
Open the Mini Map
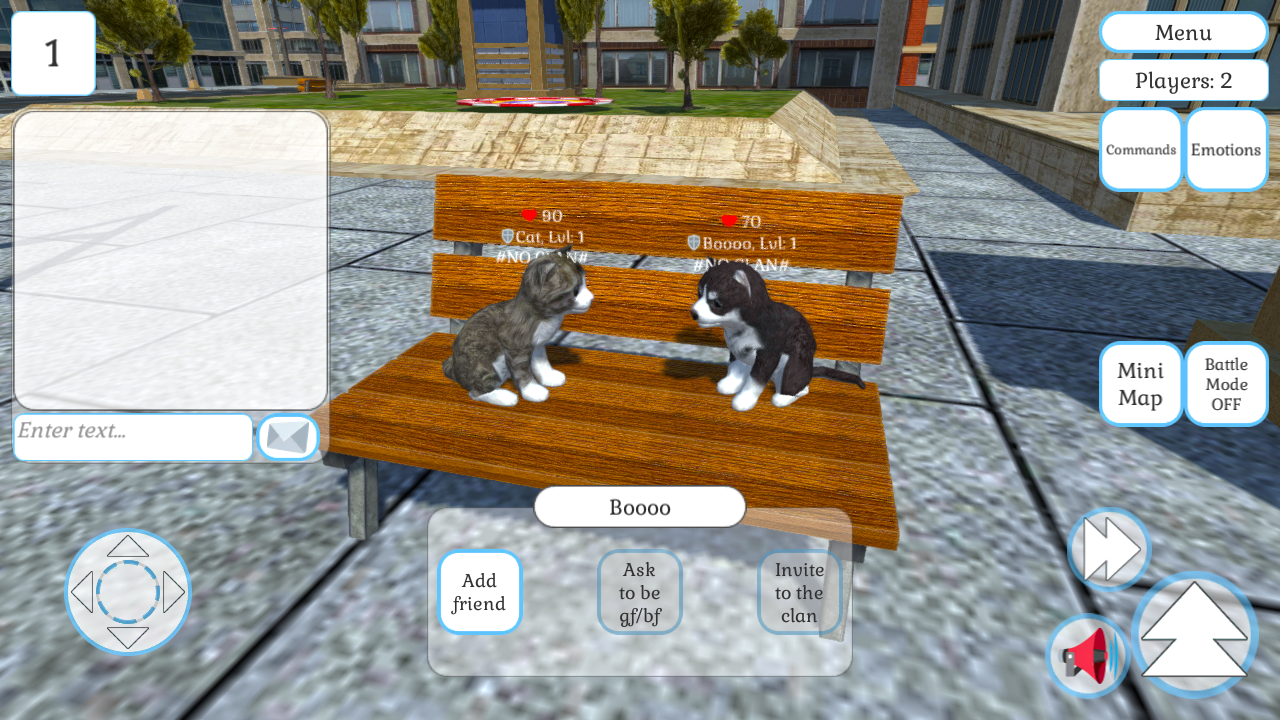1140,383
